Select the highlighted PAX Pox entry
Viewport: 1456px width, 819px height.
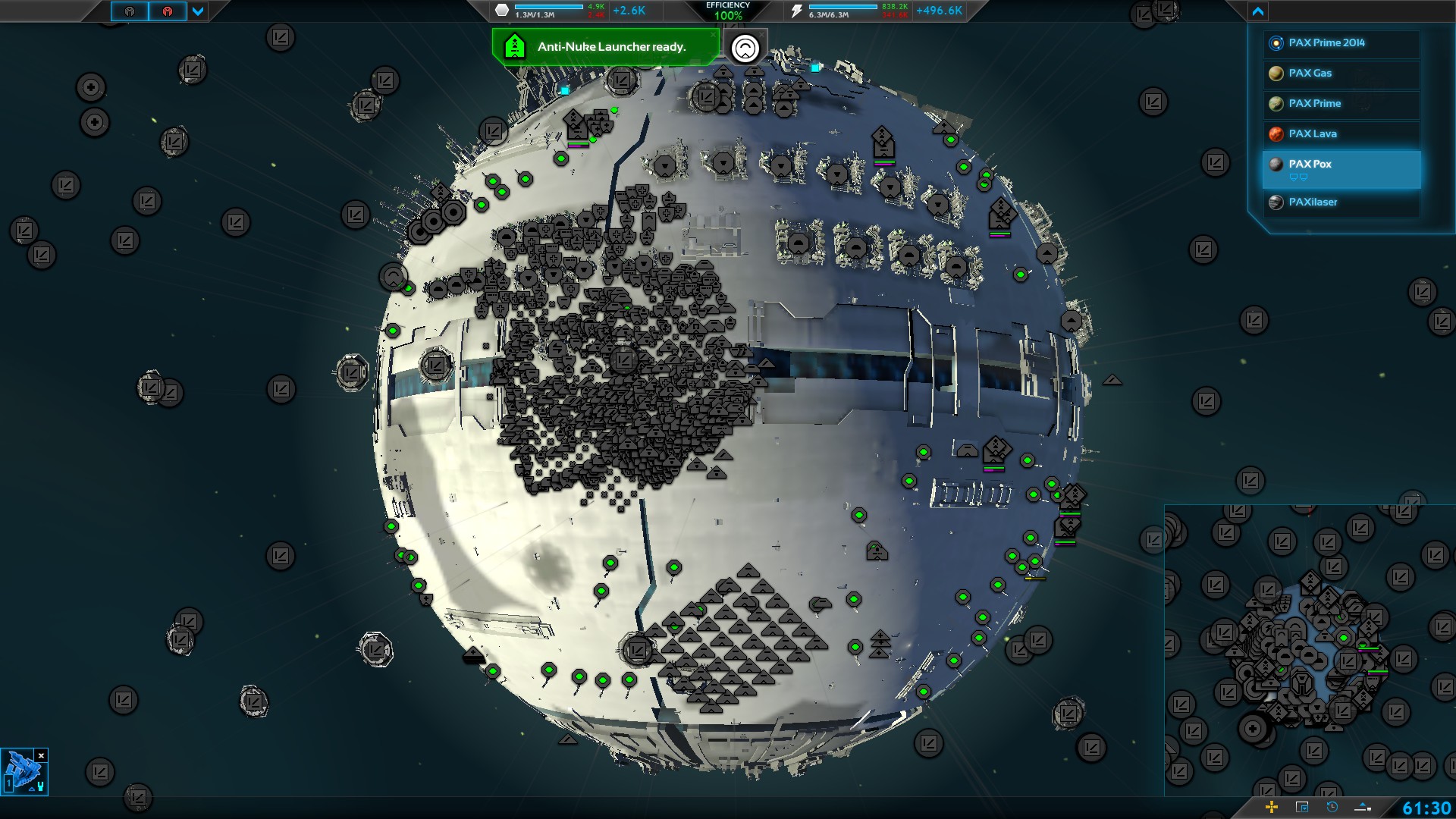click(1341, 168)
